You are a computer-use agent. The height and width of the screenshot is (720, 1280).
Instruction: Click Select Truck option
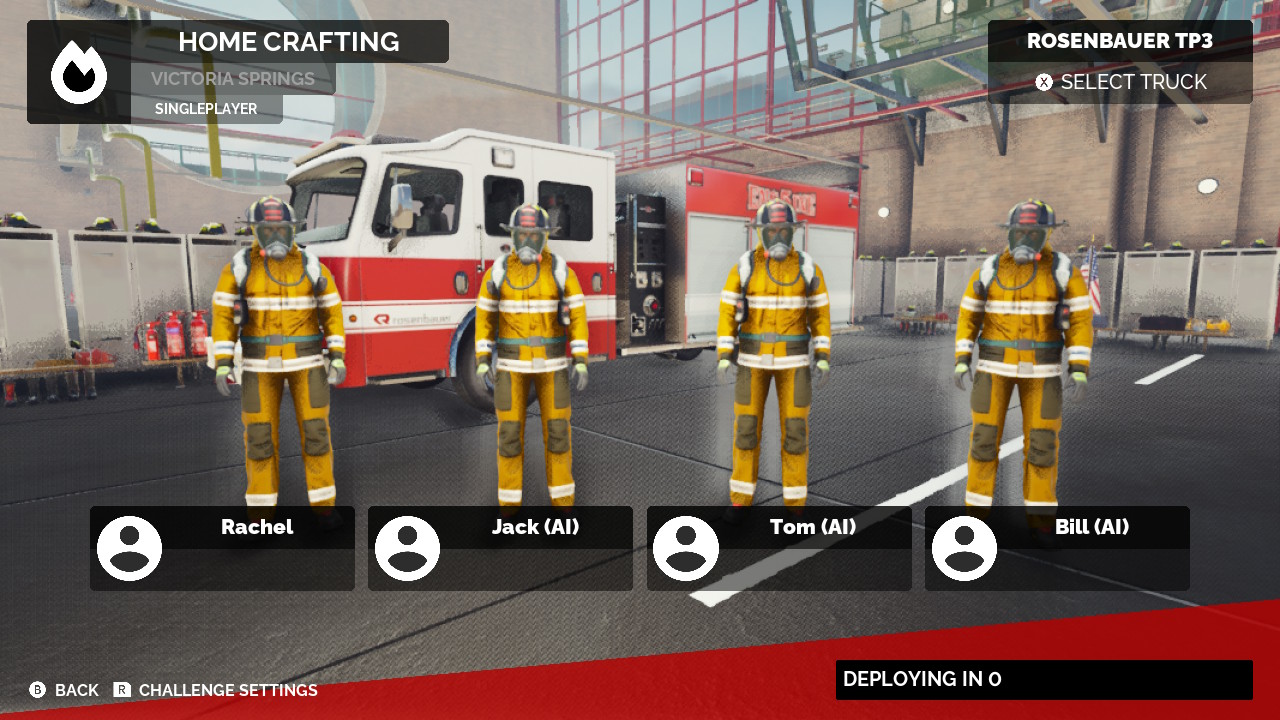(1121, 82)
